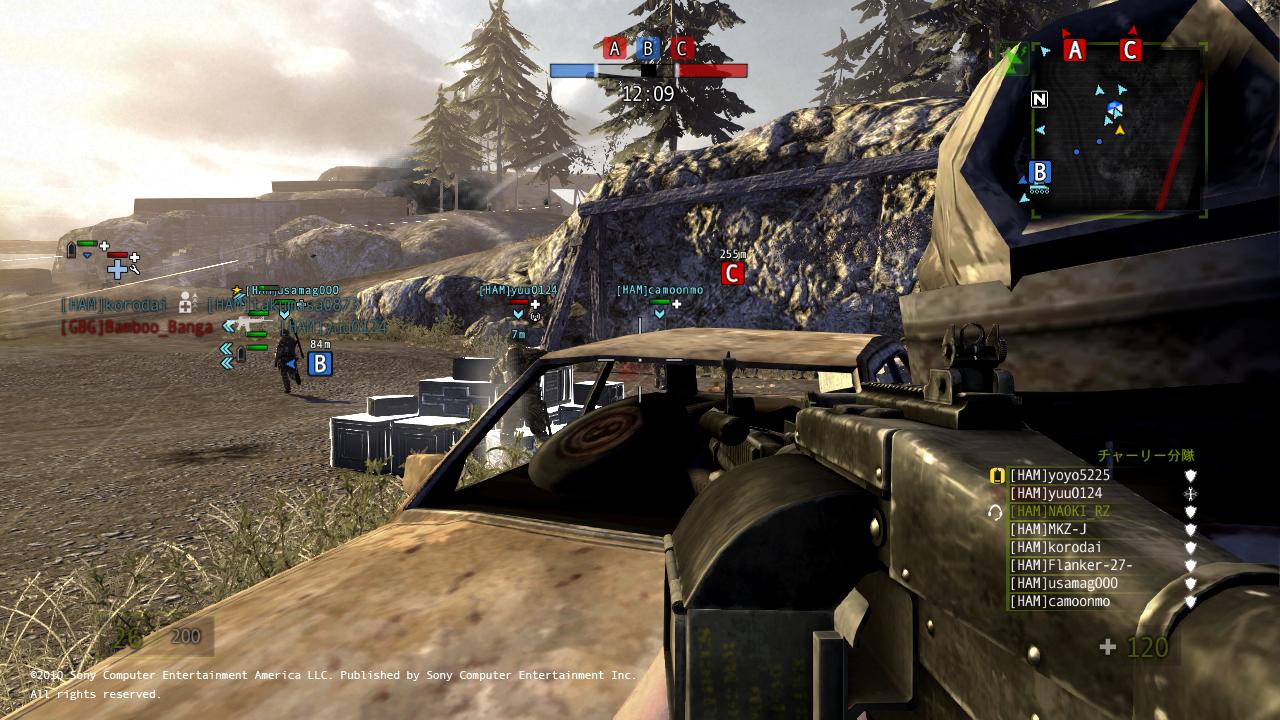Choose [HAM]usamag000 in the squad list
1280x720 pixels.
tap(1063, 584)
